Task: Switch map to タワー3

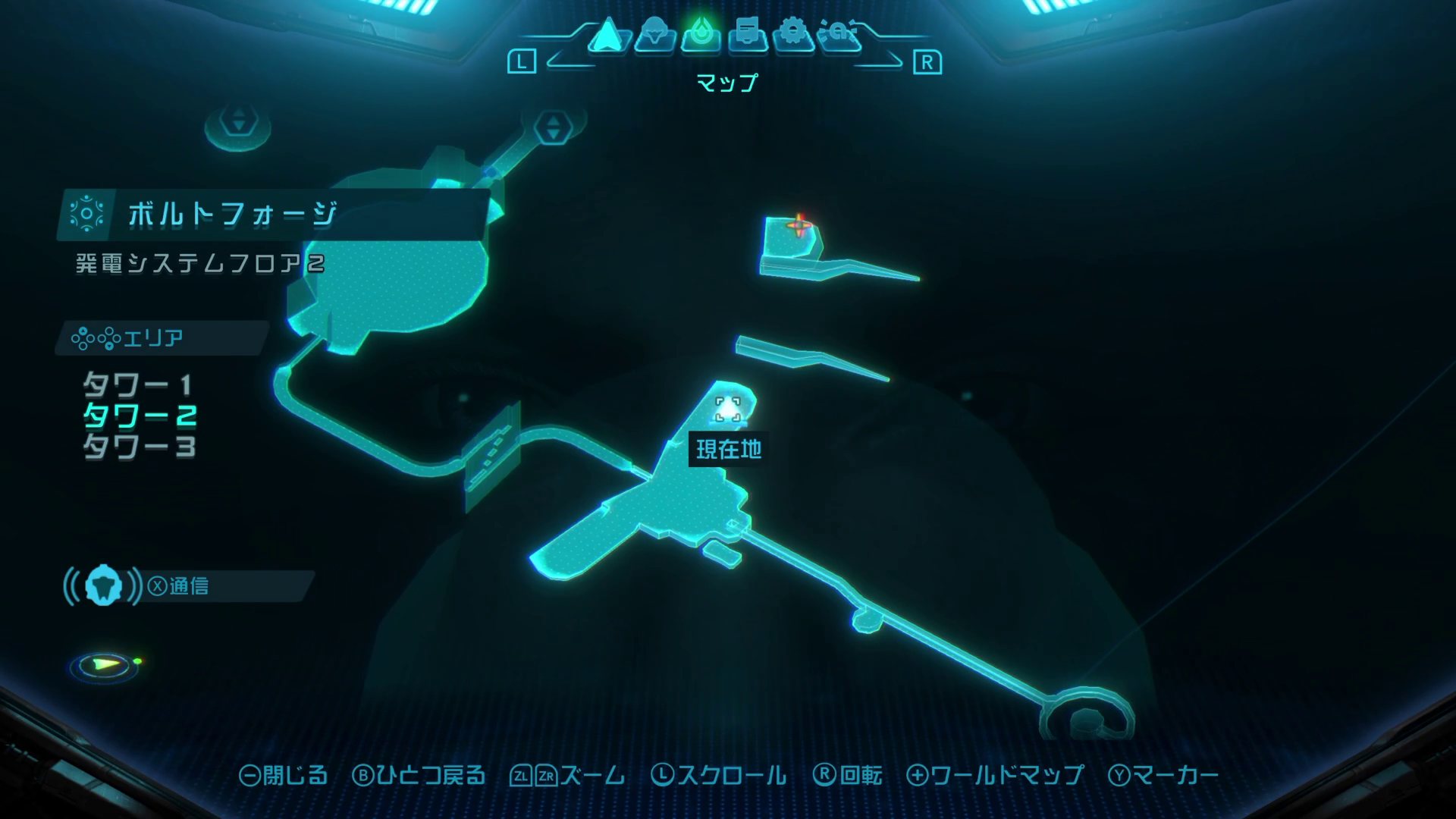Action: (x=140, y=446)
